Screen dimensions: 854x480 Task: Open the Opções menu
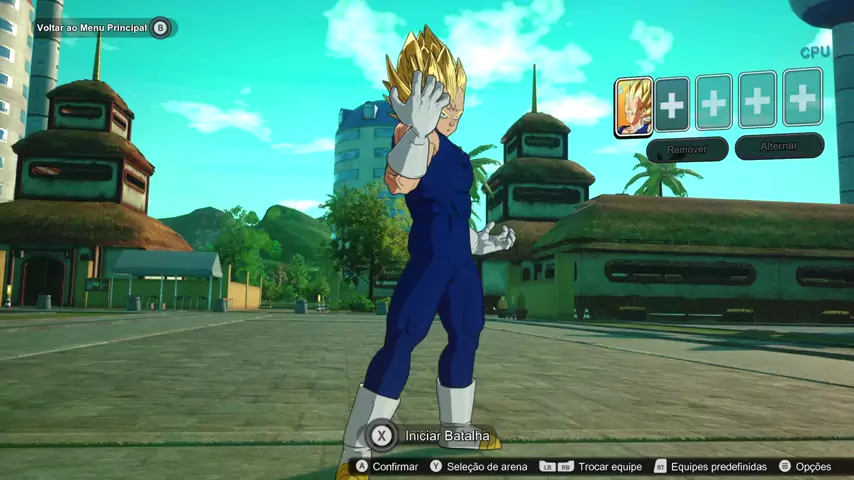805,466
